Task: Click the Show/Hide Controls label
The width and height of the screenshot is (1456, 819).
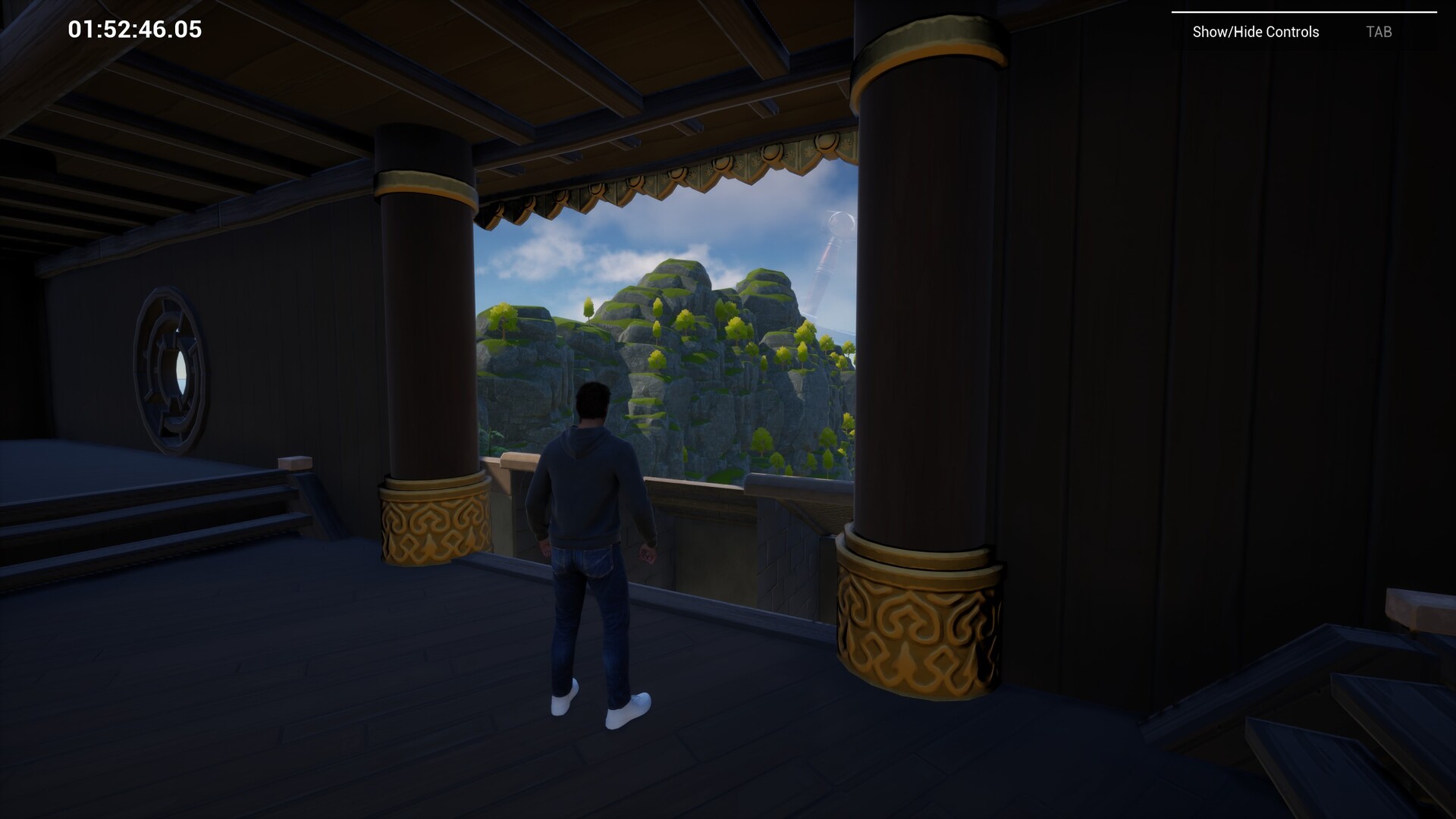Action: click(1255, 32)
